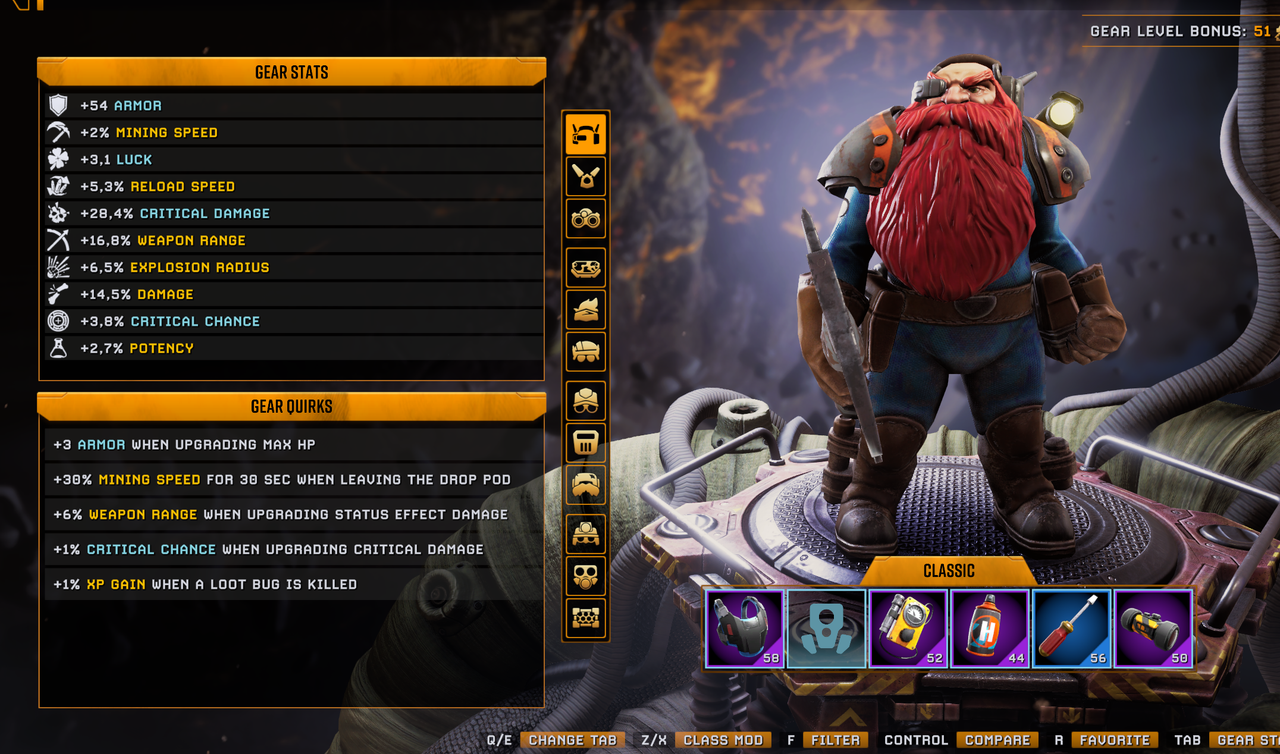Viewport: 1280px width, 754px height.
Task: Select the black cylinder scope gear slot
Action: coord(1153,628)
